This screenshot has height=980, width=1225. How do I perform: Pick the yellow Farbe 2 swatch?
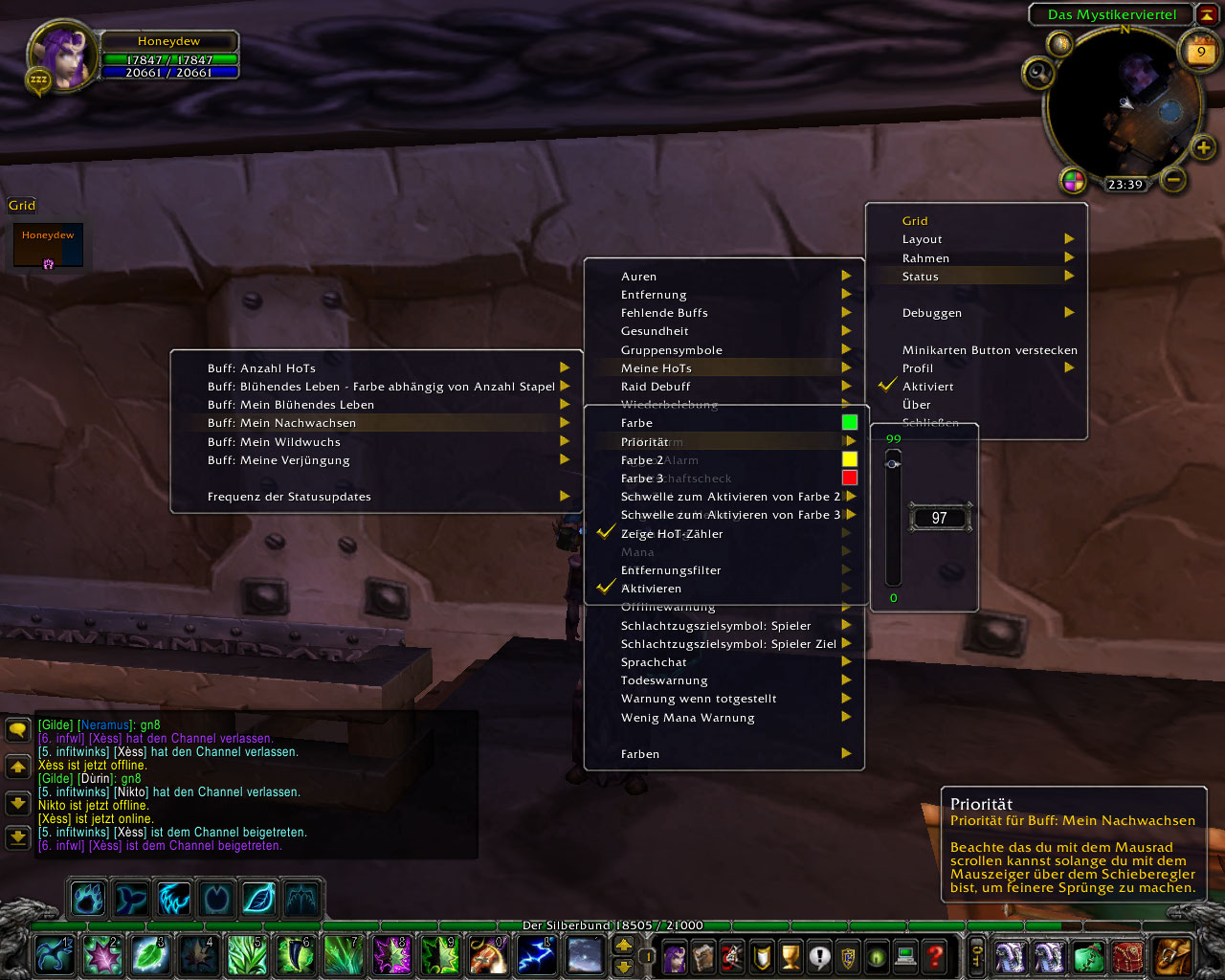[850, 459]
